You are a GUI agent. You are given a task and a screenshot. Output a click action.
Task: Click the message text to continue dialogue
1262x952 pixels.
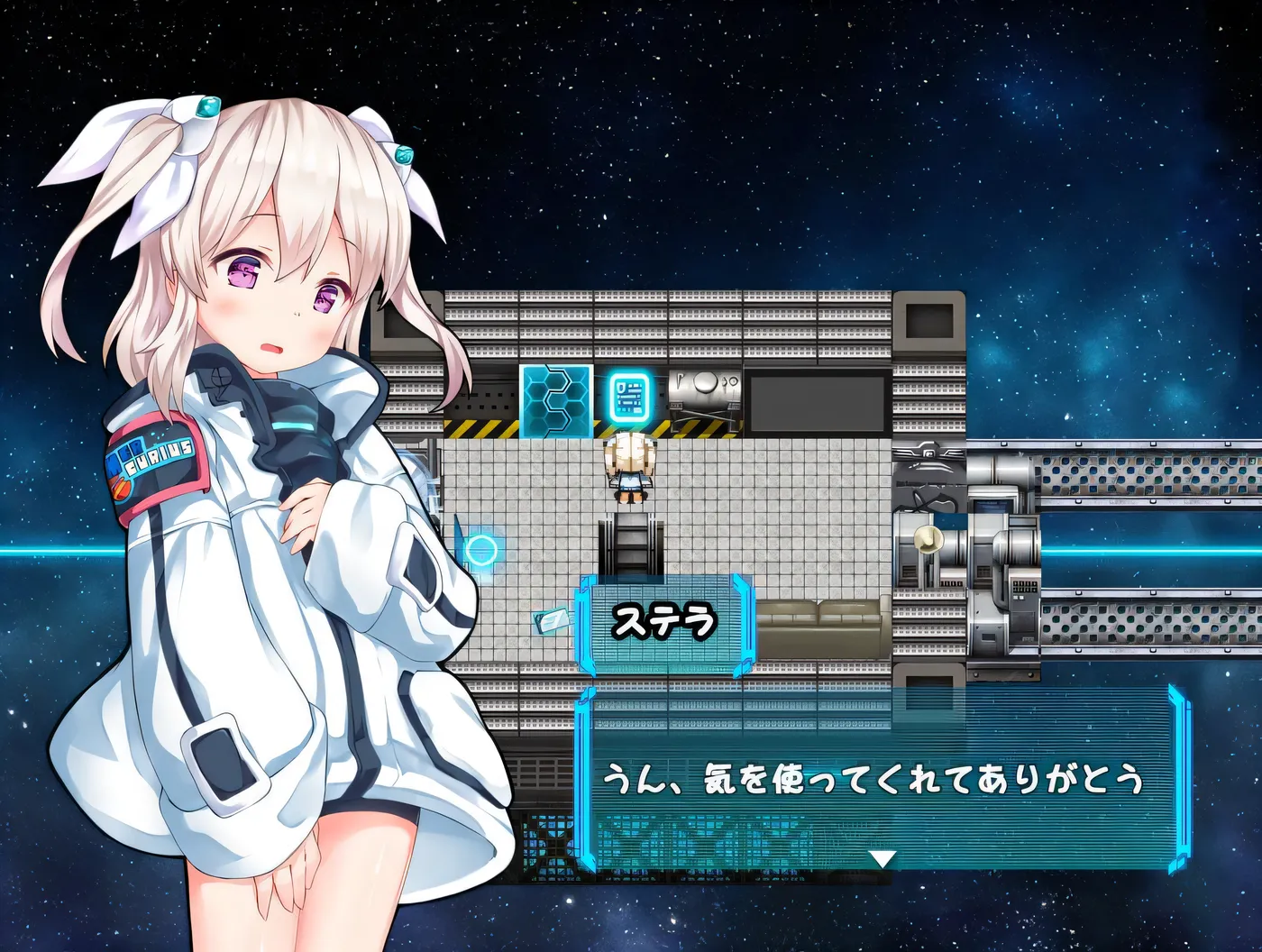(x=874, y=778)
